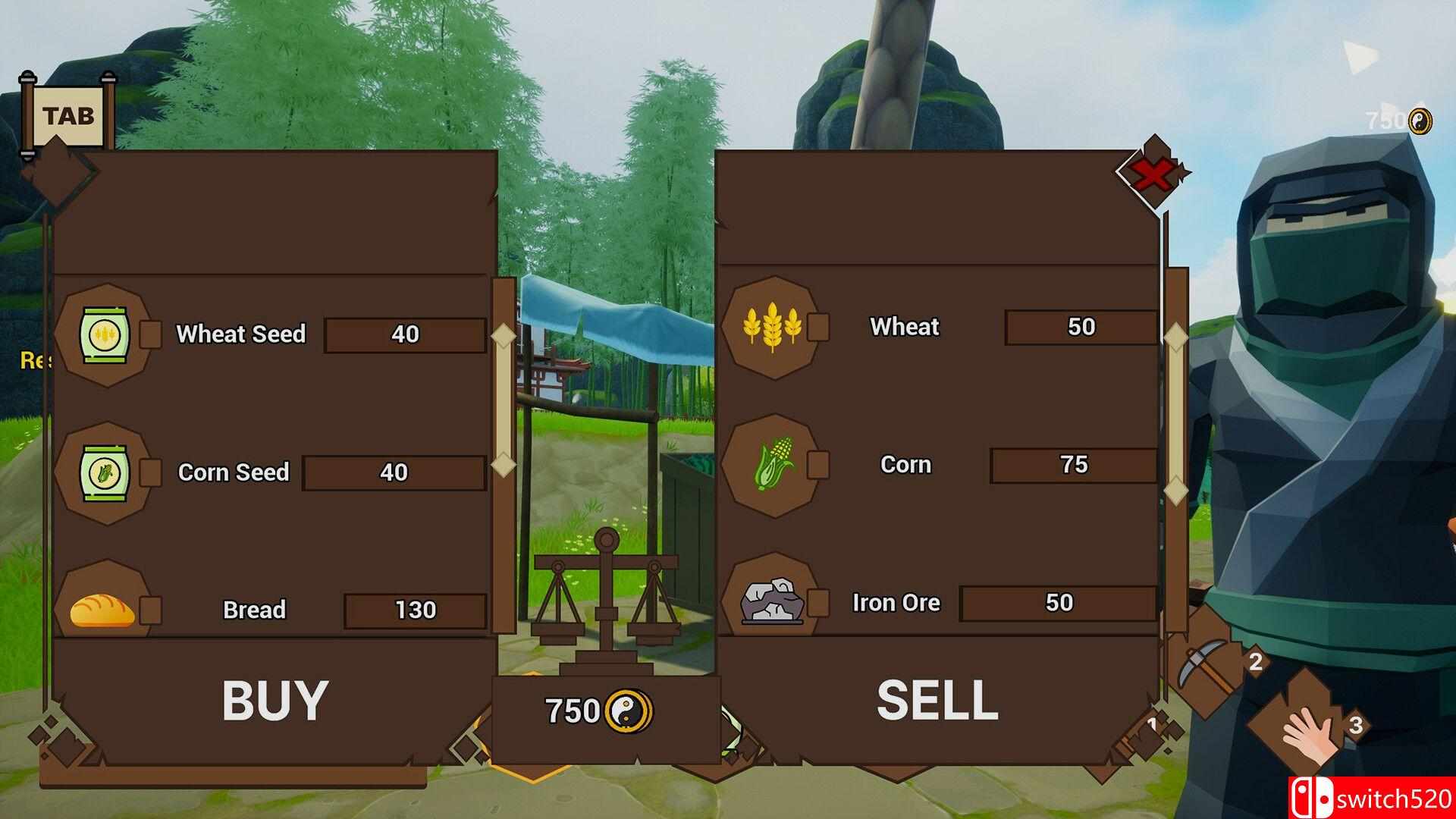The image size is (1456, 819).
Task: Choose the Bread loaf icon
Action: [102, 610]
